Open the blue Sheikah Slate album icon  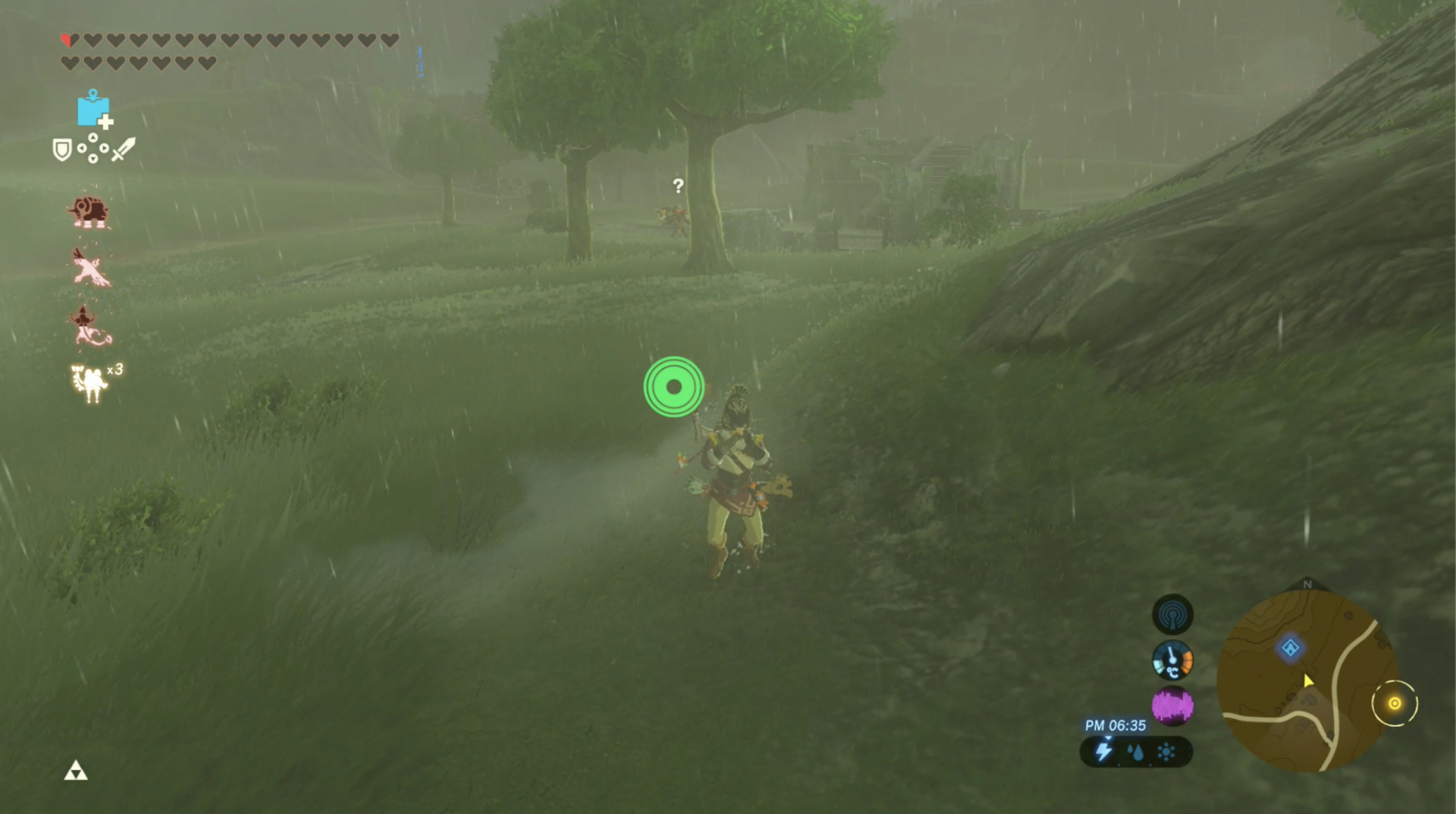[93, 111]
